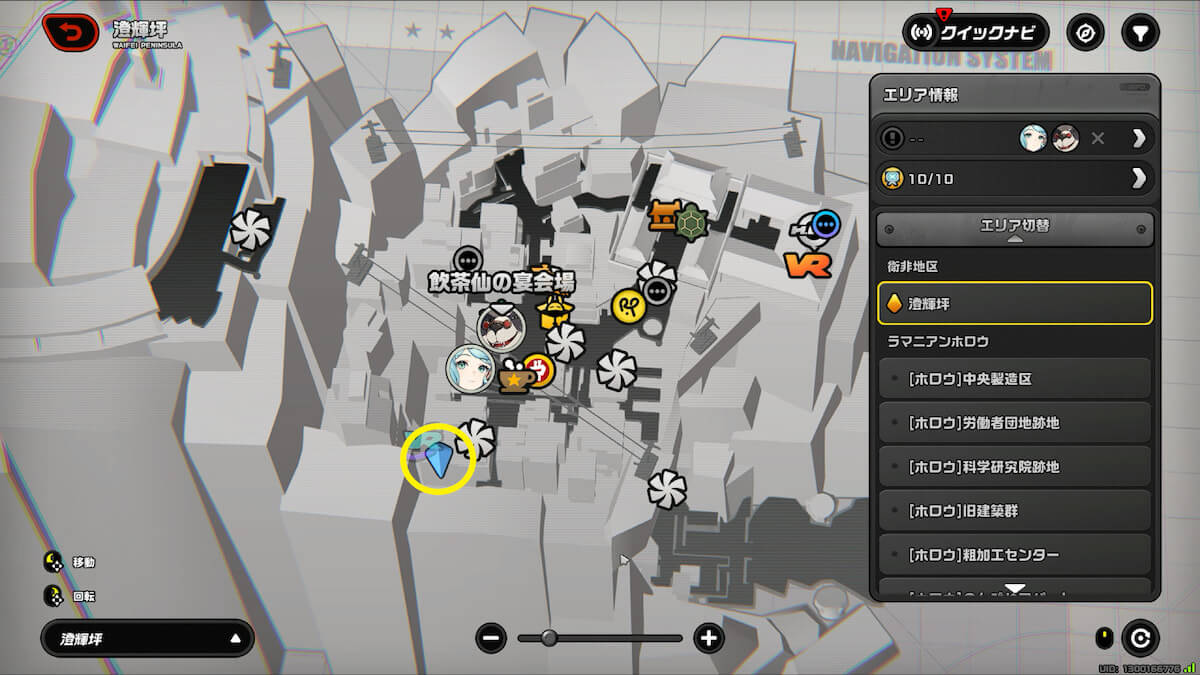Switch to [ホロウ]粗加工センター area
This screenshot has width=1200, height=675.
1015,555
